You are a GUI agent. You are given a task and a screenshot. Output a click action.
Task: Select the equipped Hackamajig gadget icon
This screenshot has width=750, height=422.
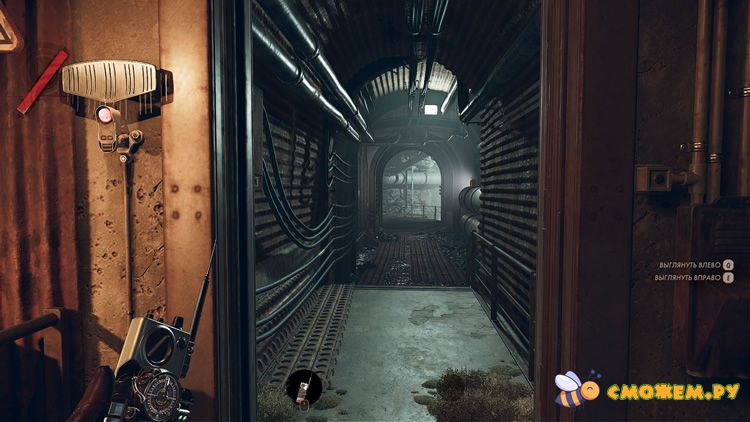tap(301, 387)
